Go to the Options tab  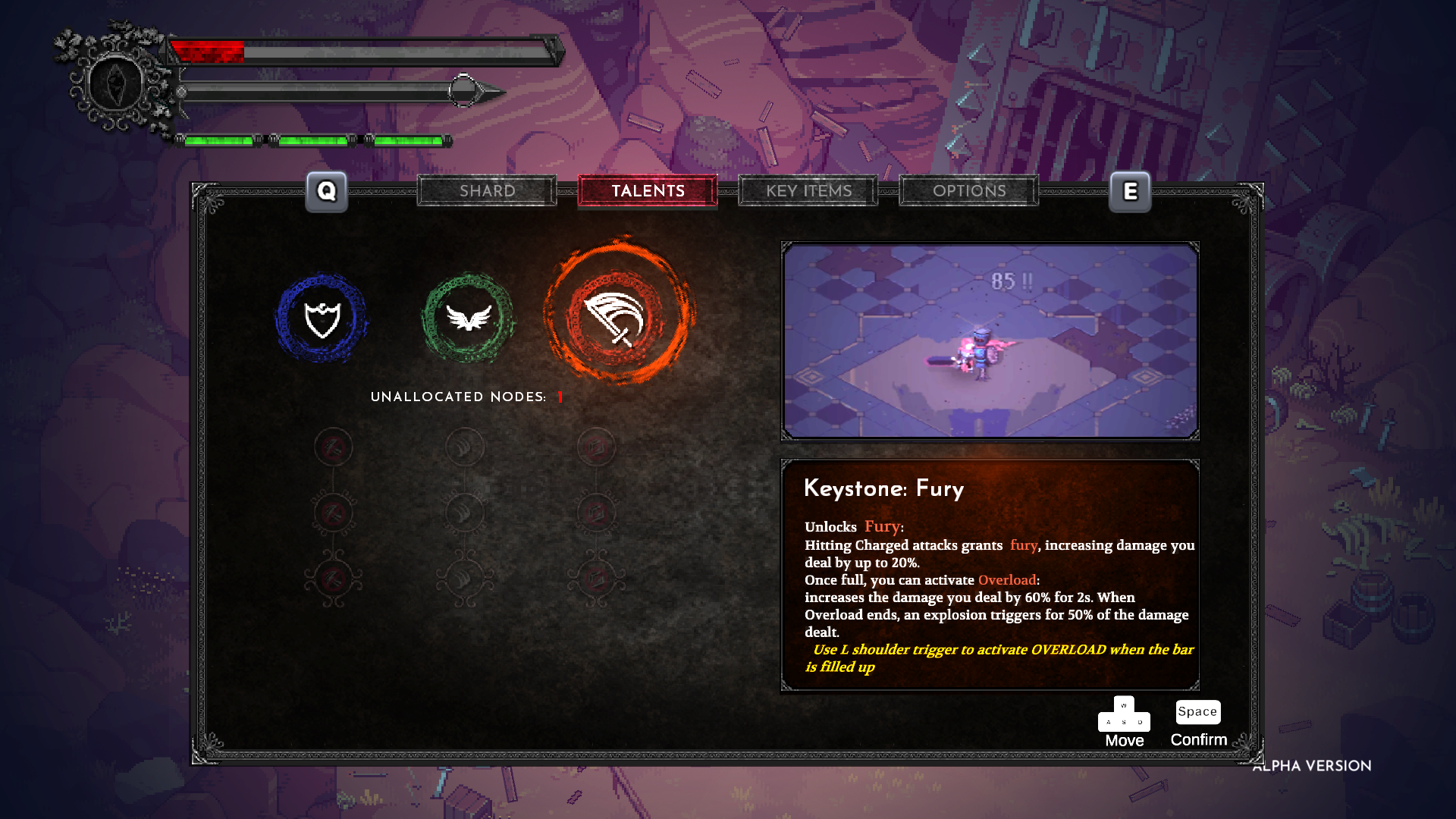point(969,191)
